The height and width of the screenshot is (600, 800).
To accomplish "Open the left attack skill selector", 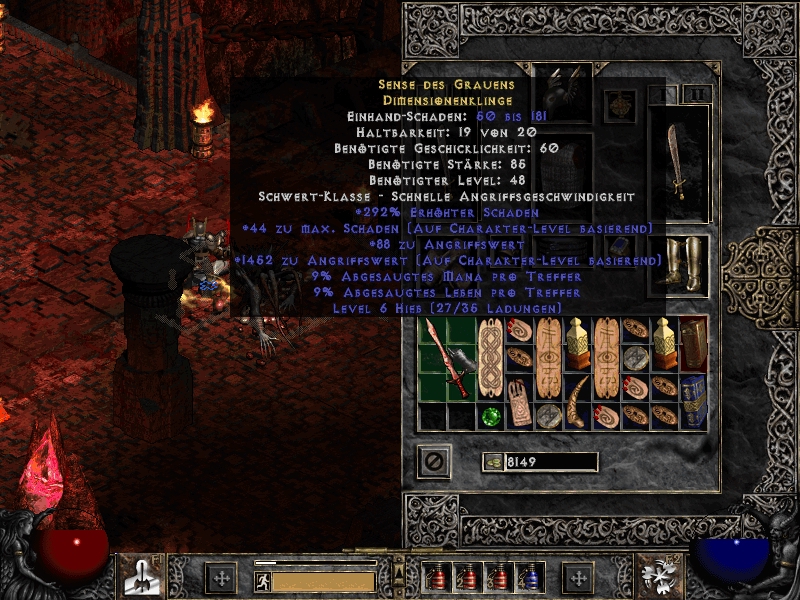I will 137,577.
